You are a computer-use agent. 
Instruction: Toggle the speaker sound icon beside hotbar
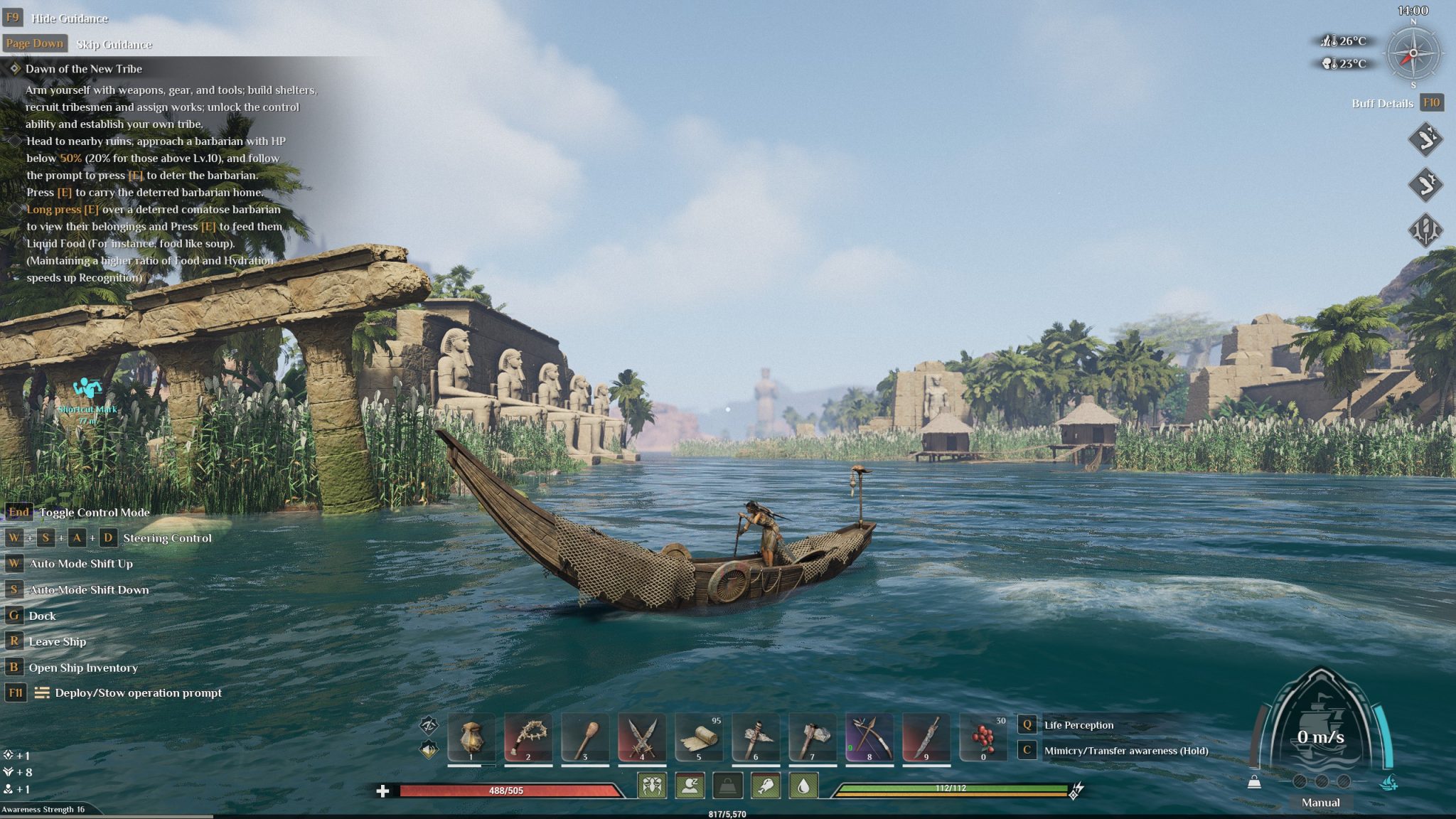[x=429, y=749]
